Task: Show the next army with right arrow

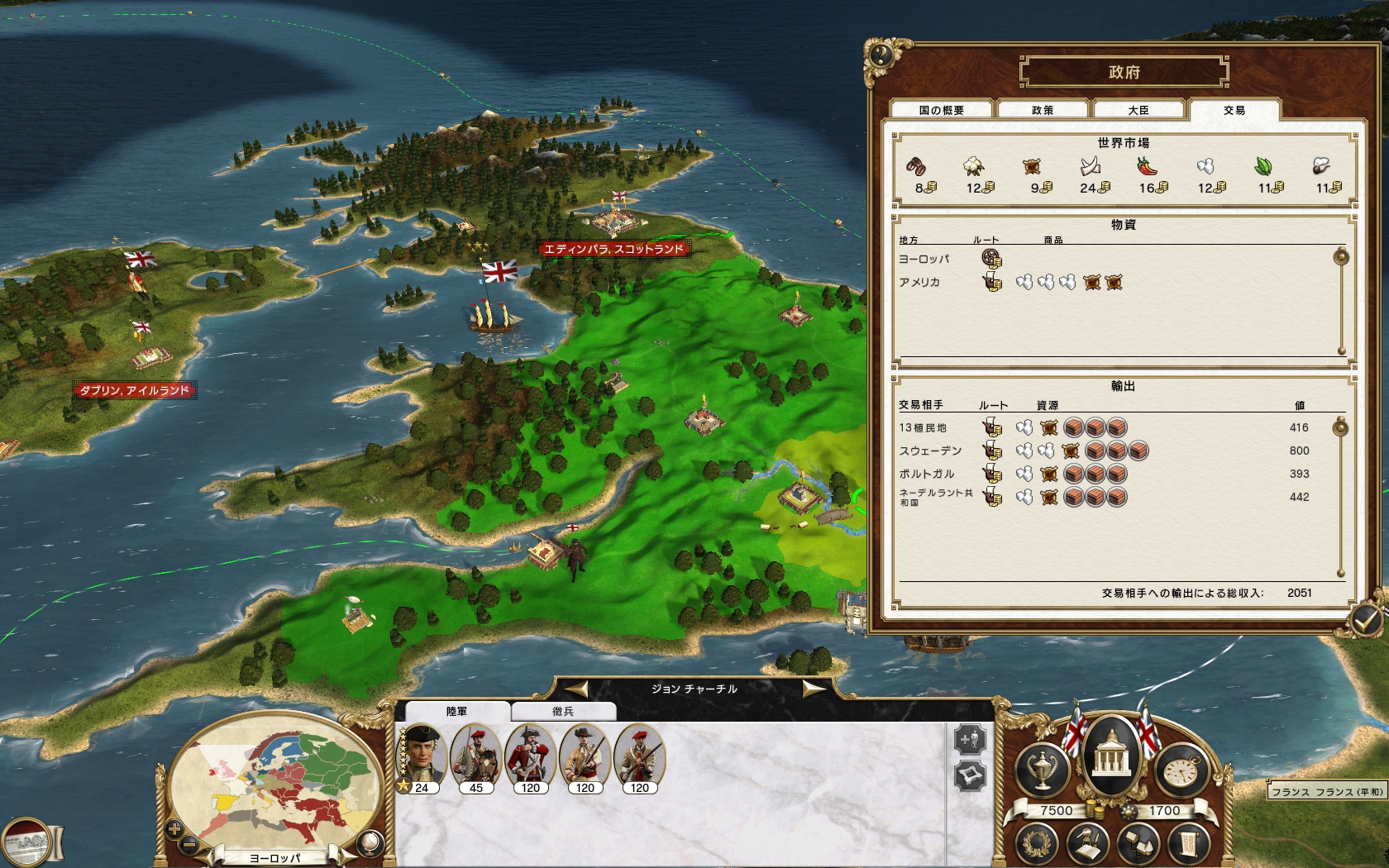Action: pos(814,689)
